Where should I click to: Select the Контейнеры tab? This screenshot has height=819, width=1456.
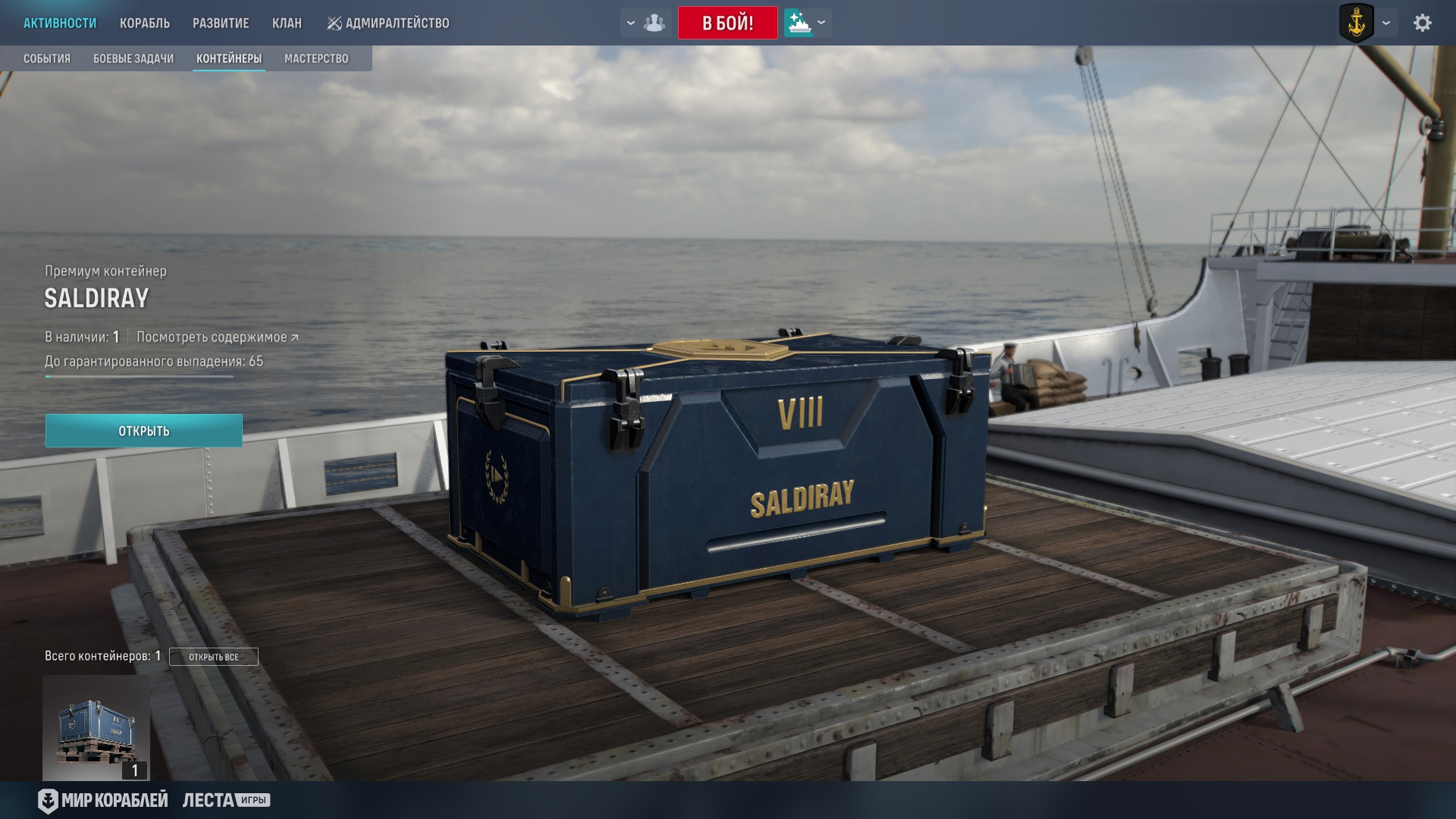tap(229, 59)
